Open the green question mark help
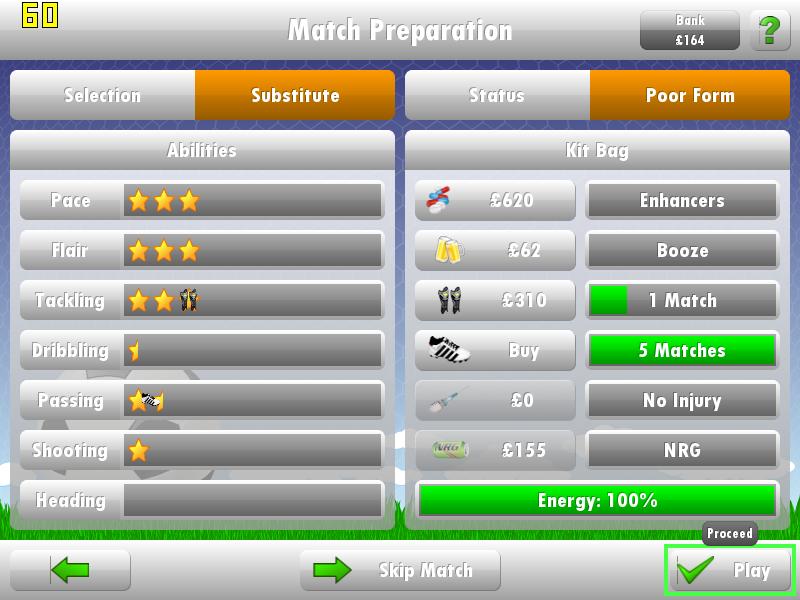Image resolution: width=800 pixels, height=600 pixels. 769,31
